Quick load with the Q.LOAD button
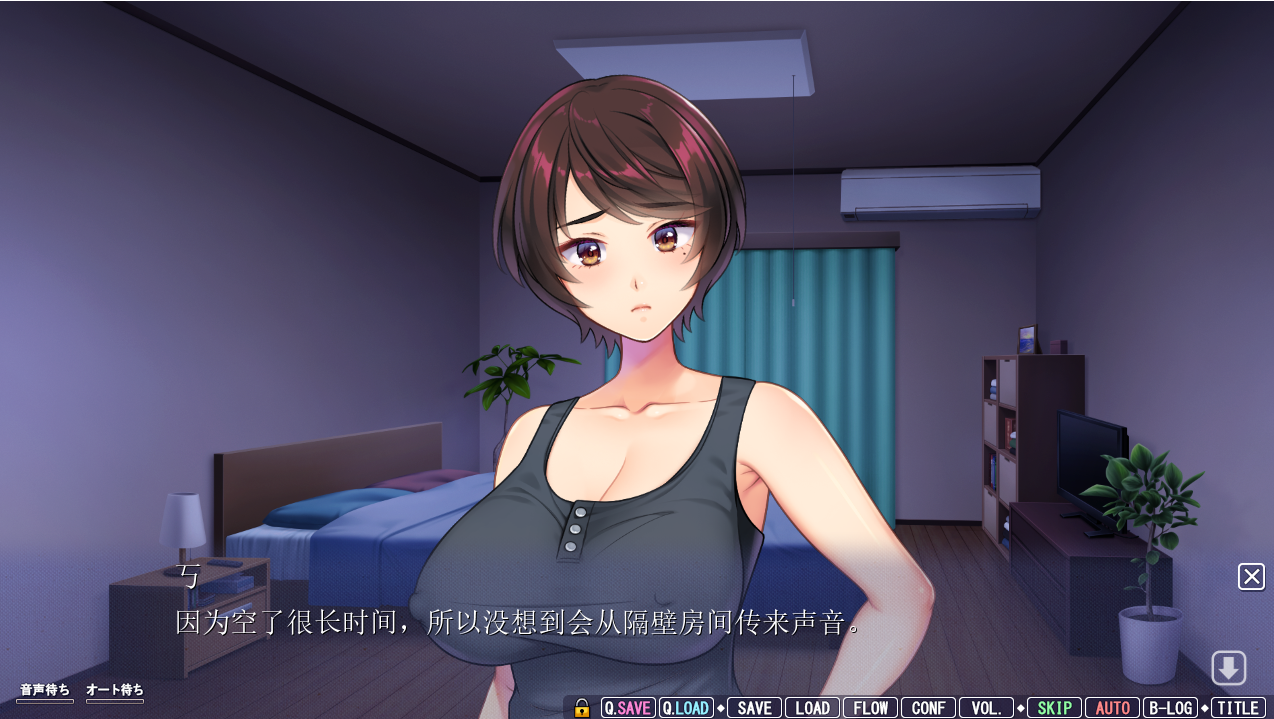The image size is (1274, 719). coord(686,708)
